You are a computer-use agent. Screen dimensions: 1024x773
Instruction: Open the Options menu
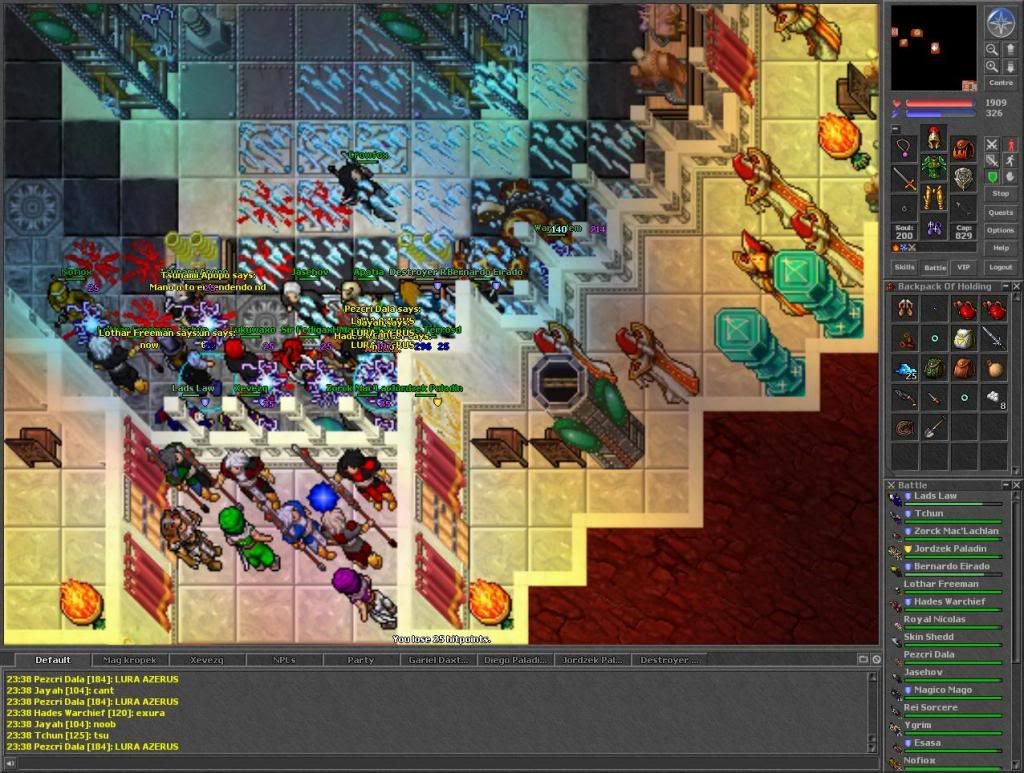[x=1001, y=230]
